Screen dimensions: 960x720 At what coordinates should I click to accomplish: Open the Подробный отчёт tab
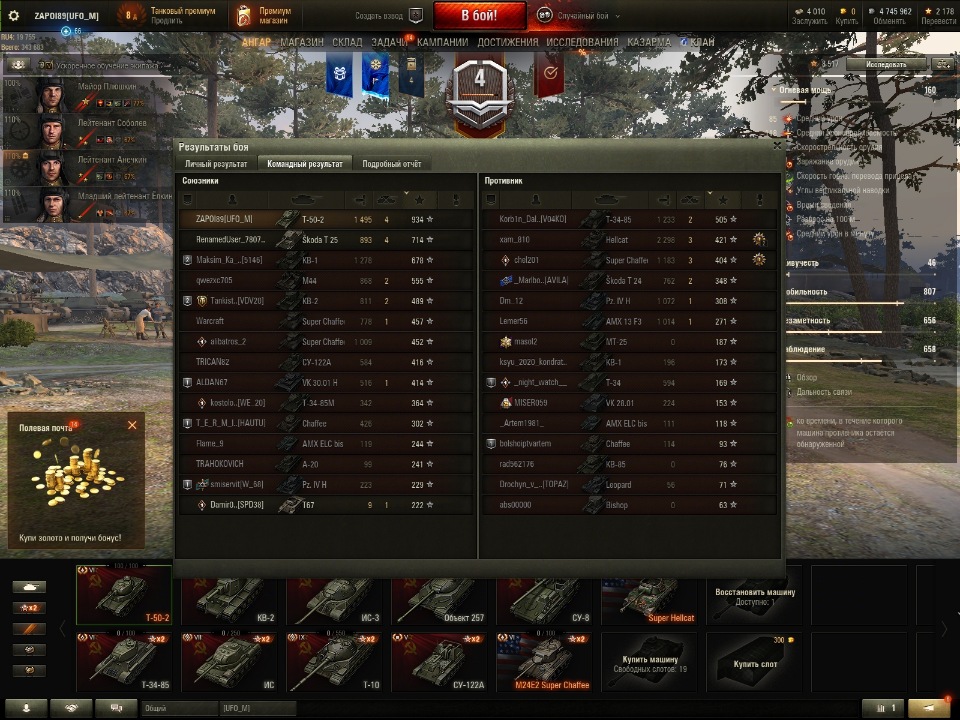point(392,164)
